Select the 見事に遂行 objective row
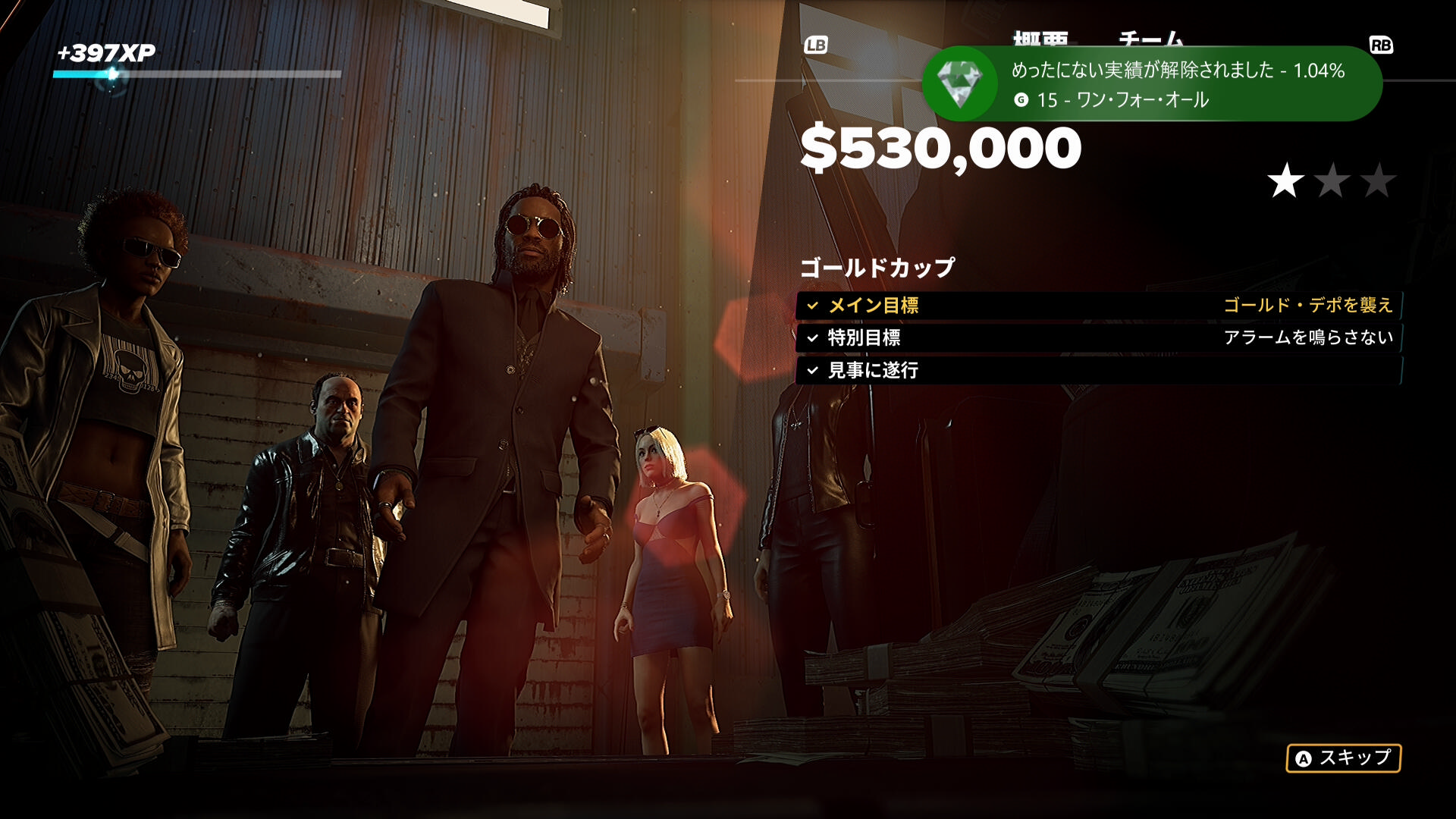The image size is (1456, 819). click(x=1098, y=370)
